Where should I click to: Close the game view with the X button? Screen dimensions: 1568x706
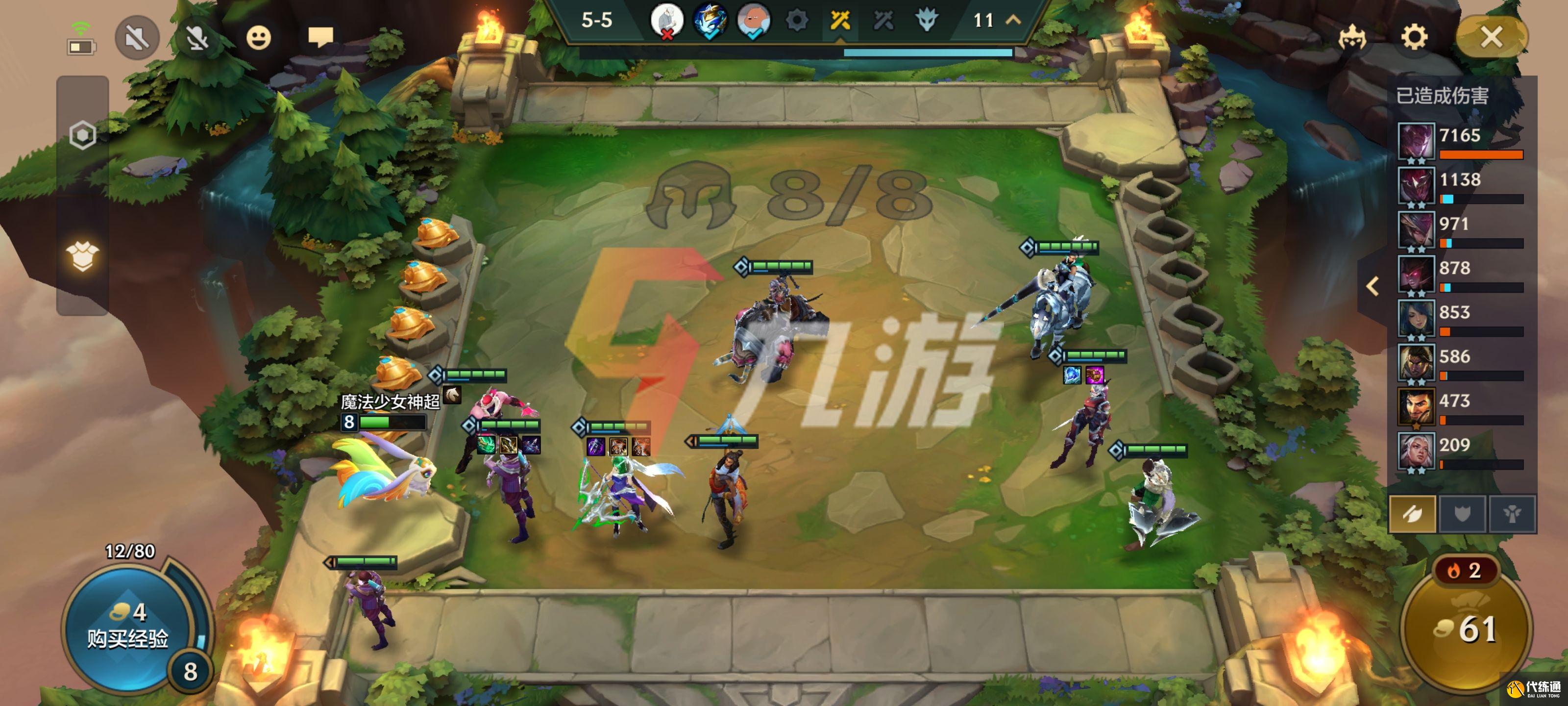(1491, 37)
